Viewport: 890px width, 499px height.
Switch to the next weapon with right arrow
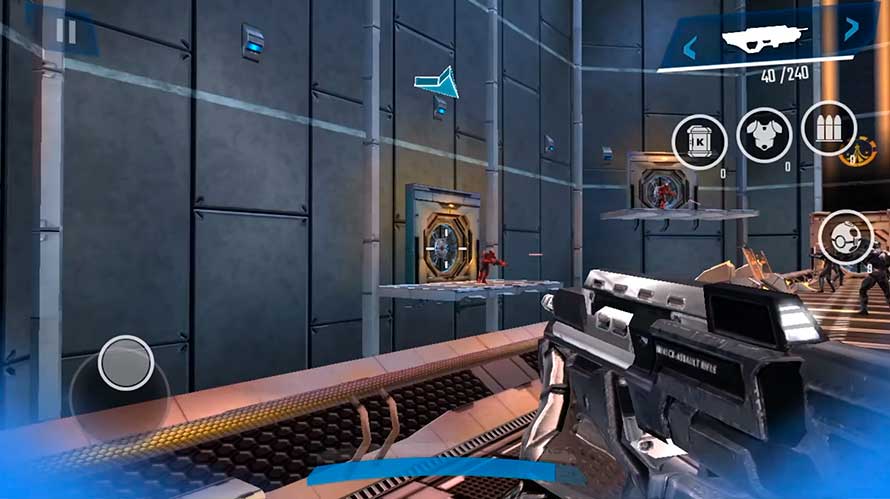coord(851,28)
